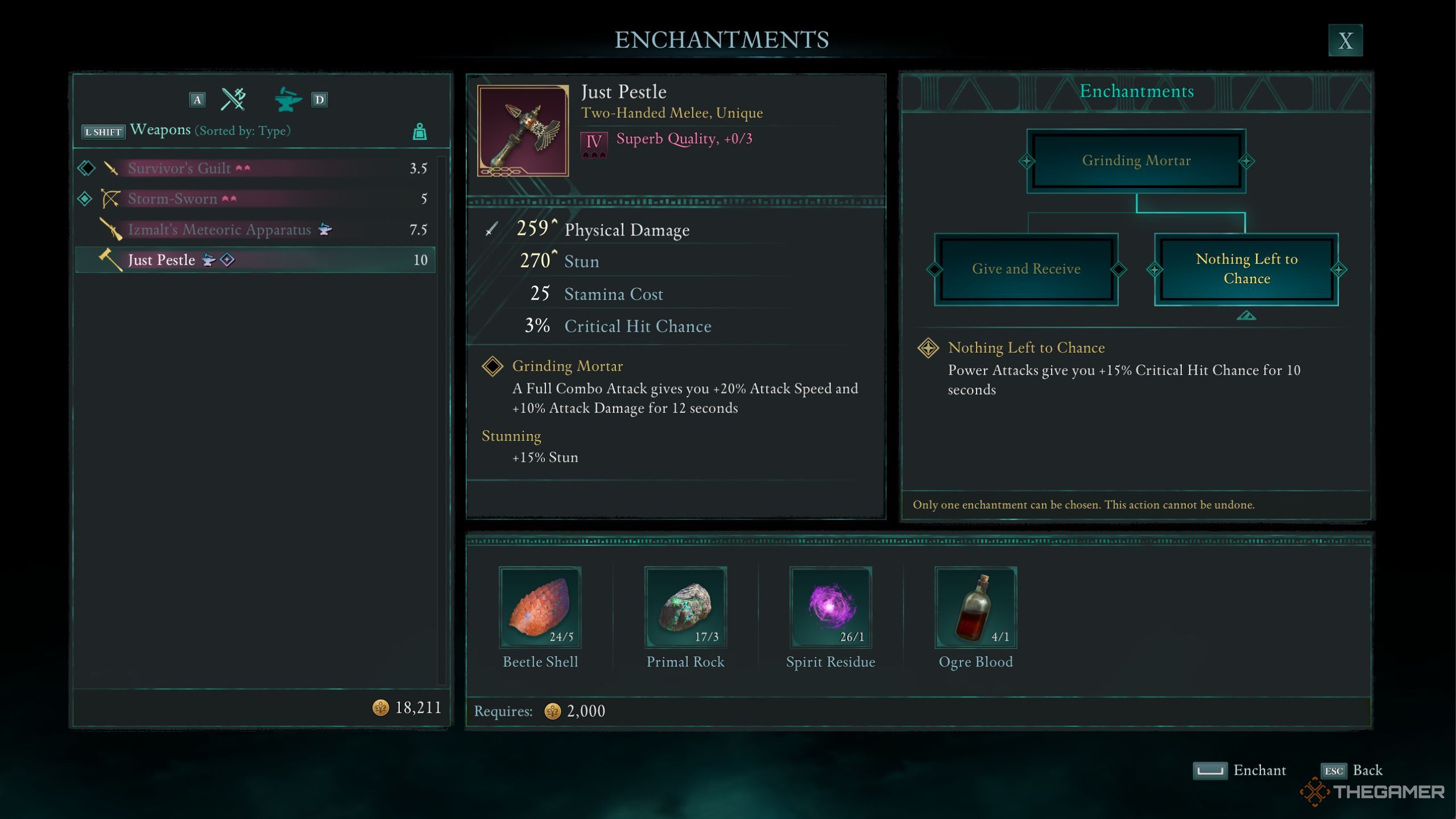1456x819 pixels.
Task: Click the Just Pestle item portrait
Action: [x=523, y=131]
